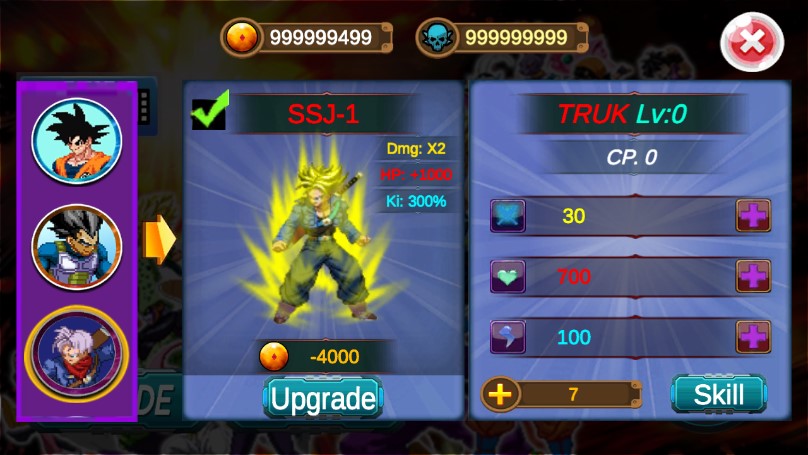Choose the Vegeta character portrait
Image resolution: width=808 pixels, height=455 pixels.
click(x=77, y=247)
